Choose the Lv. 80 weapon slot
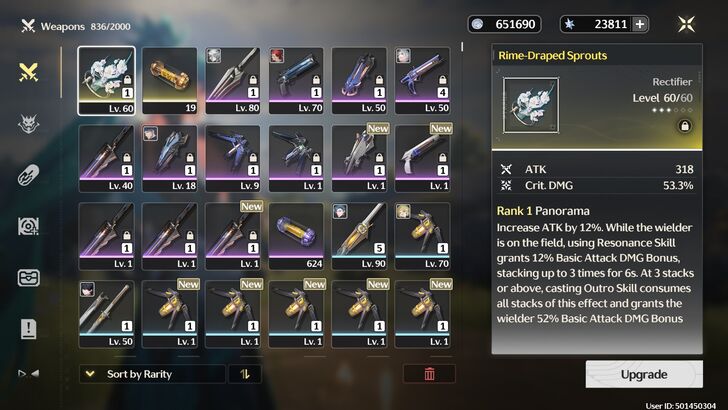 [234, 78]
